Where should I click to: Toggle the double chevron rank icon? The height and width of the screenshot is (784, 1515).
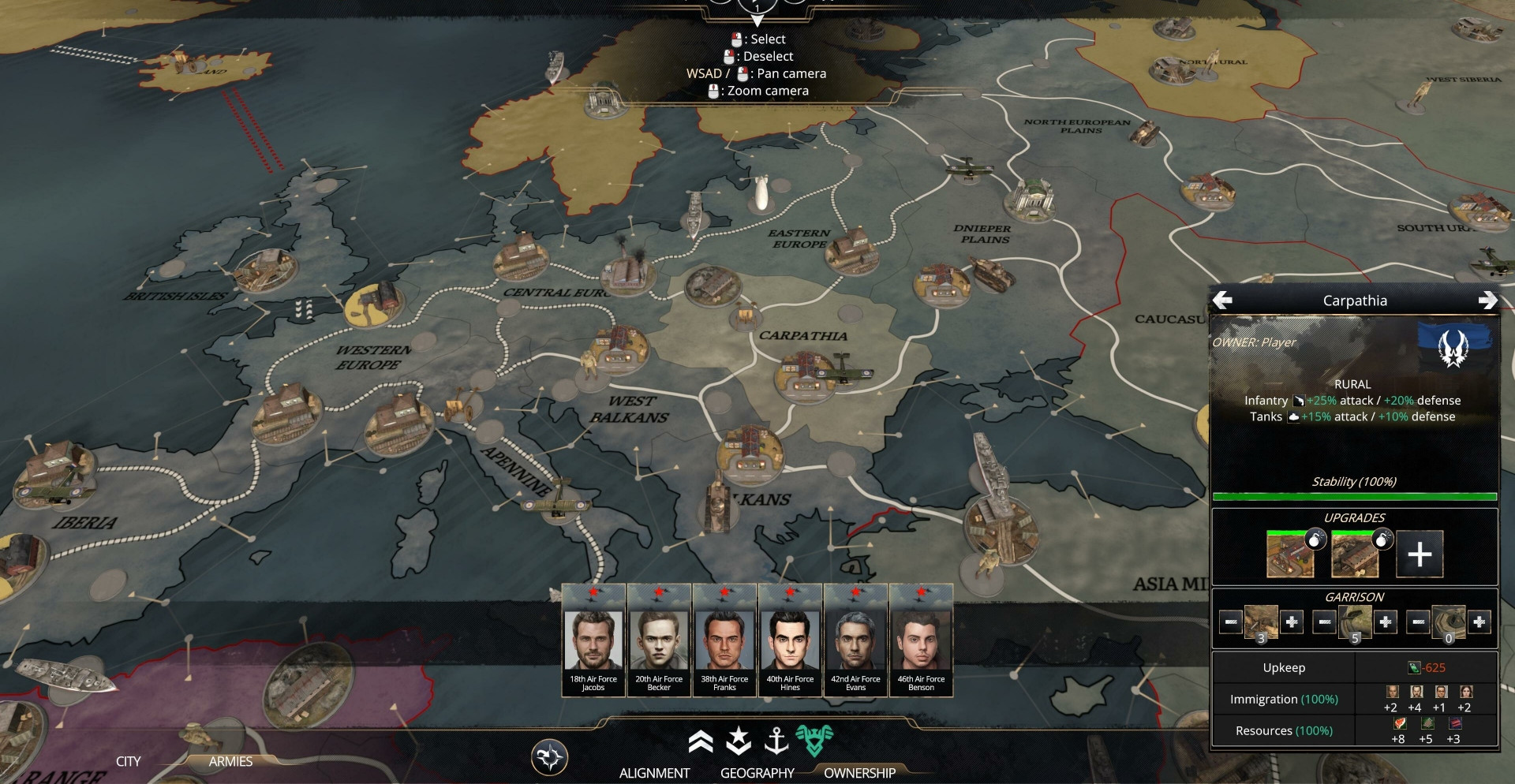tap(700, 741)
